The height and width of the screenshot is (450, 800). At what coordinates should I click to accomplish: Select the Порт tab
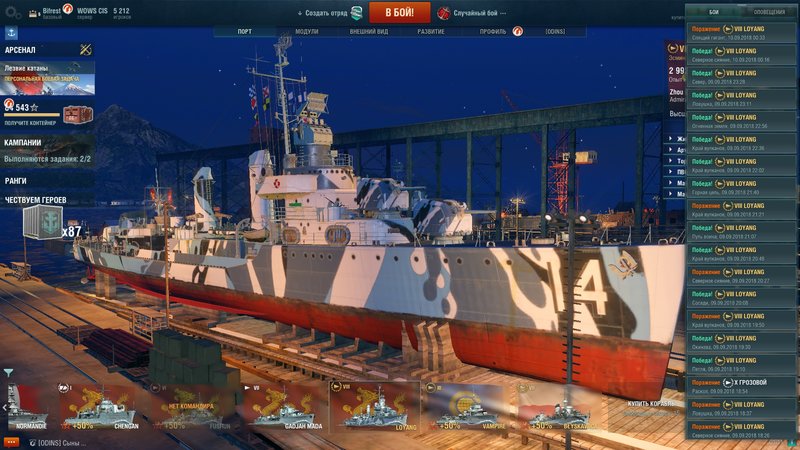pyautogui.click(x=245, y=31)
